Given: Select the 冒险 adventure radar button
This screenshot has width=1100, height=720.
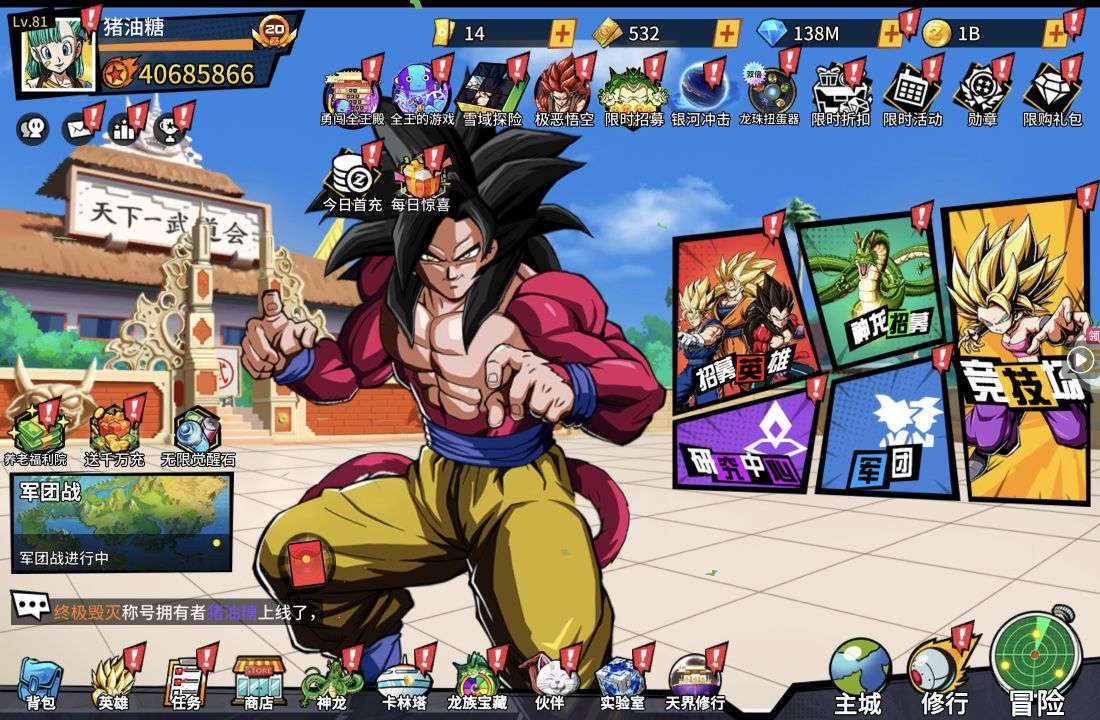Looking at the screenshot, I should pos(1035,662).
